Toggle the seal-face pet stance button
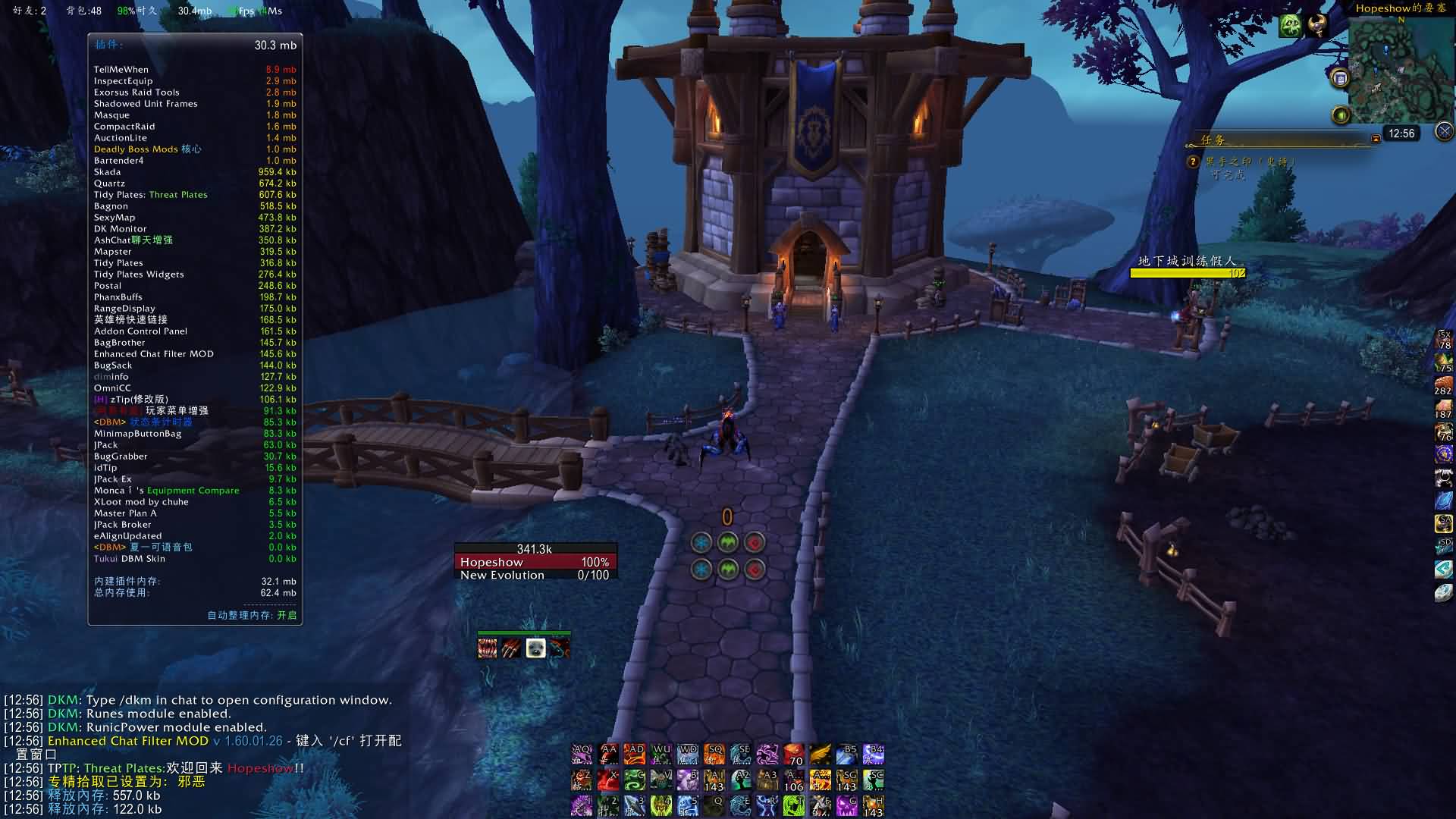 click(x=536, y=648)
